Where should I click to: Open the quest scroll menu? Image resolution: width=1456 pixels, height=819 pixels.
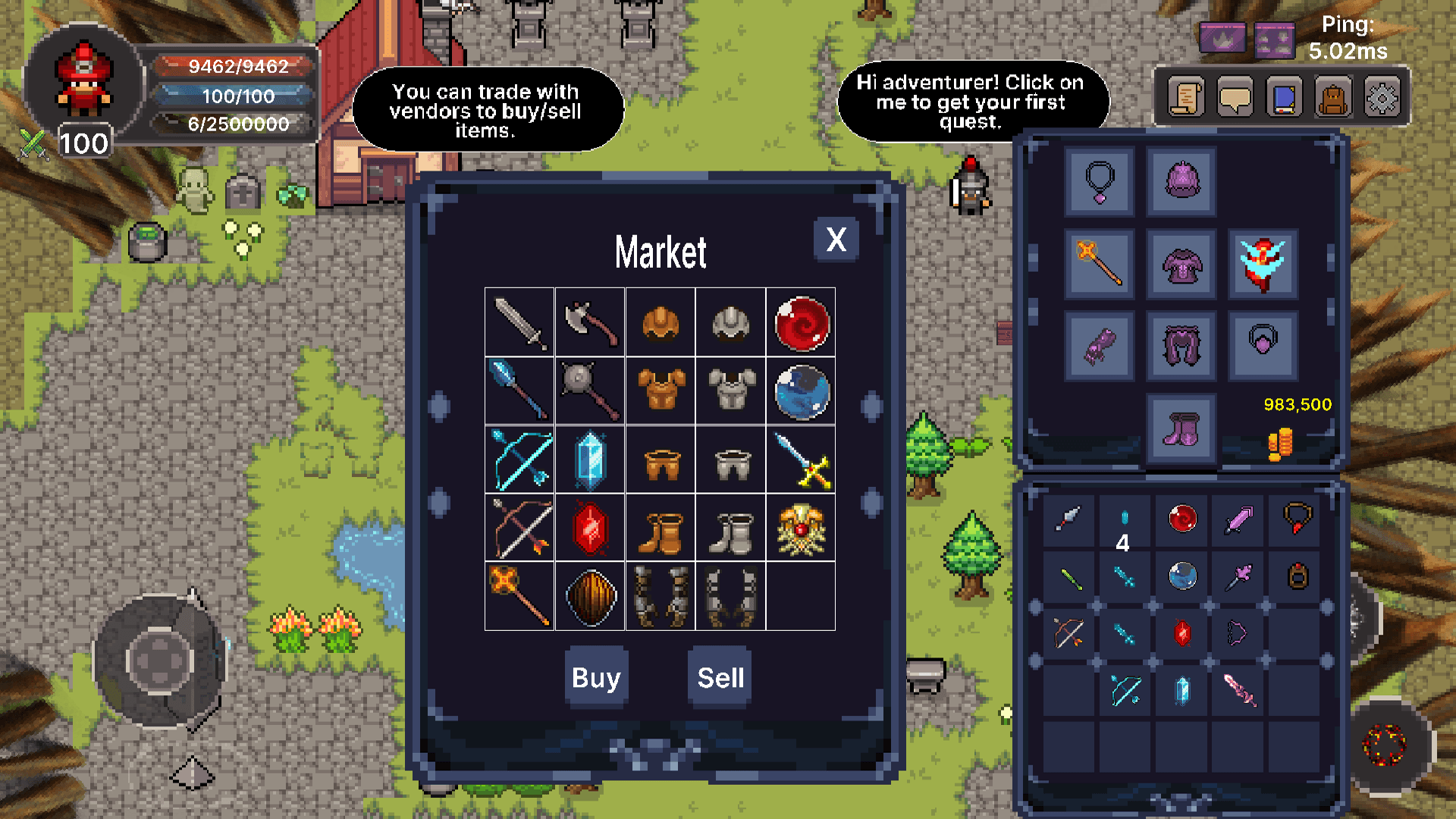click(x=1186, y=98)
